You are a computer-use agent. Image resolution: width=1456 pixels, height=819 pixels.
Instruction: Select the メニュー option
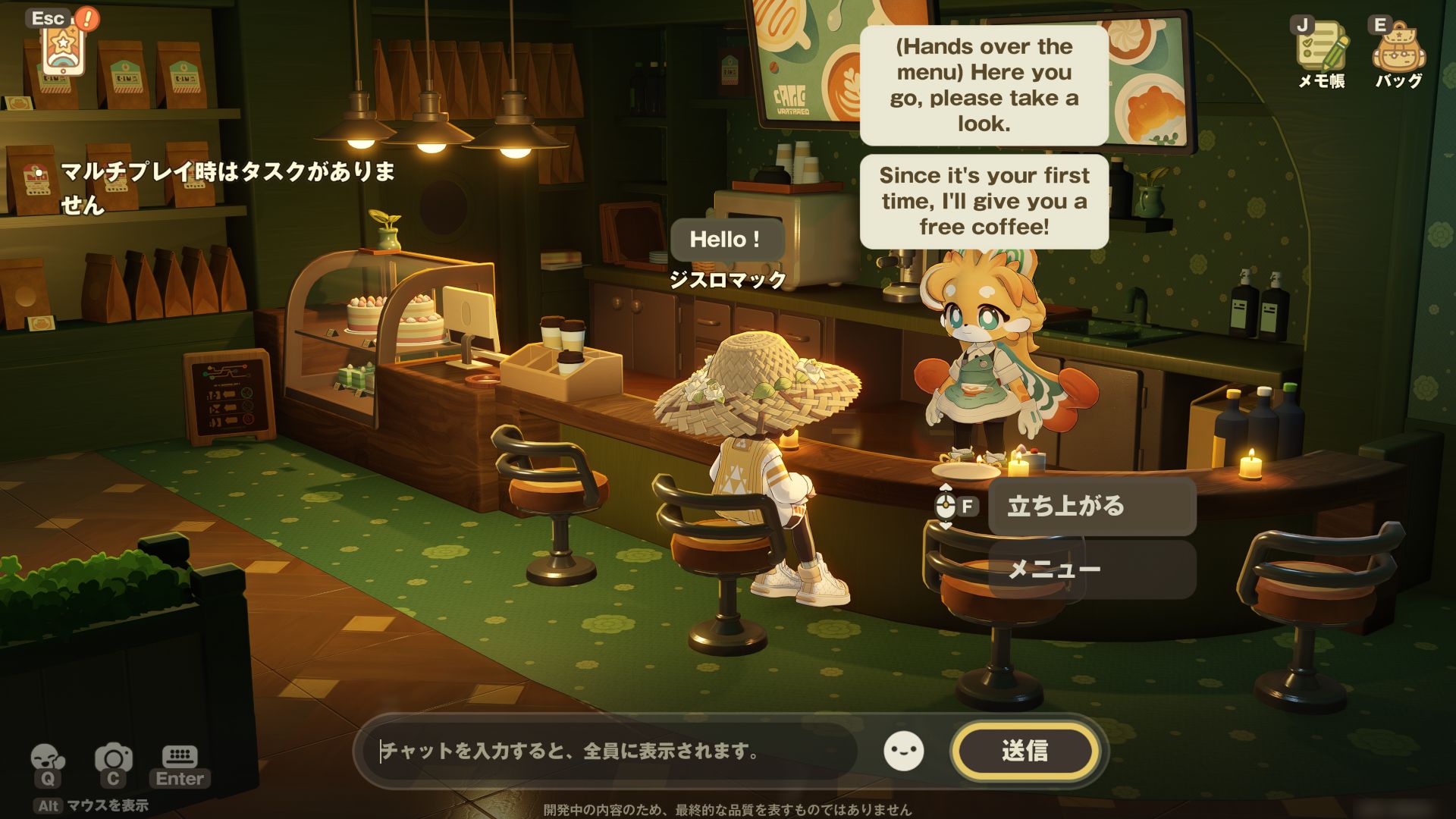[1091, 570]
